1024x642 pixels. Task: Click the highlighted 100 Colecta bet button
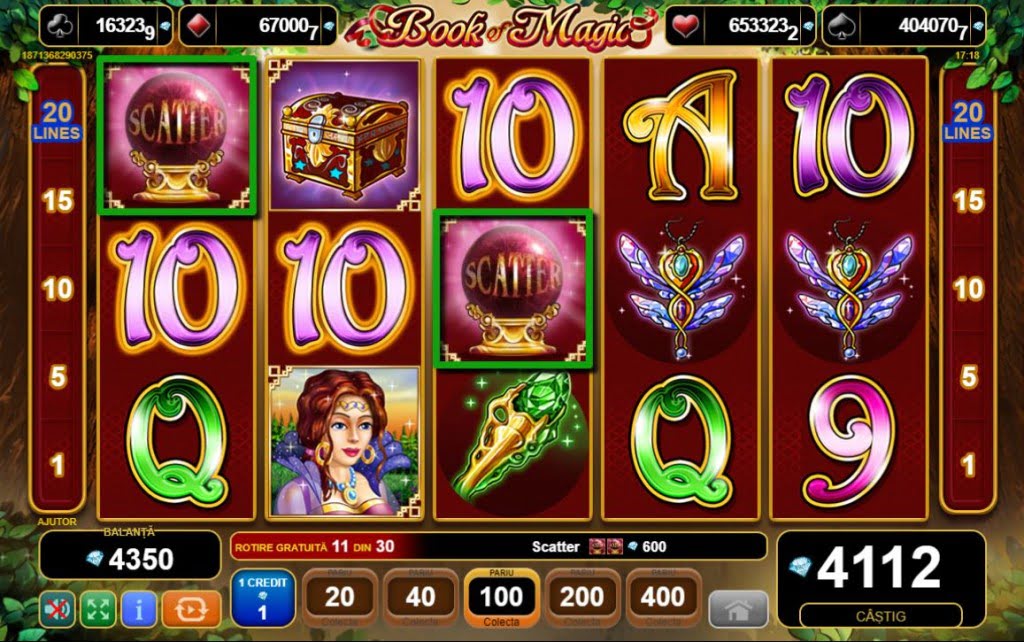[x=502, y=598]
